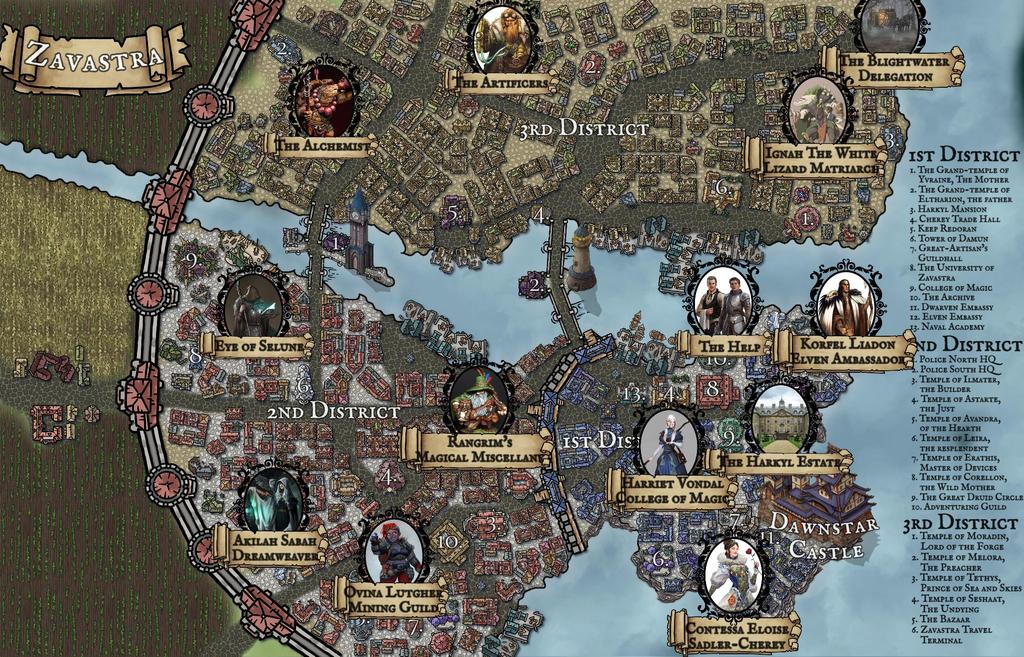This screenshot has height=657, width=1024.
Task: Select The Alchemist portrait marker
Action: pos(323,101)
